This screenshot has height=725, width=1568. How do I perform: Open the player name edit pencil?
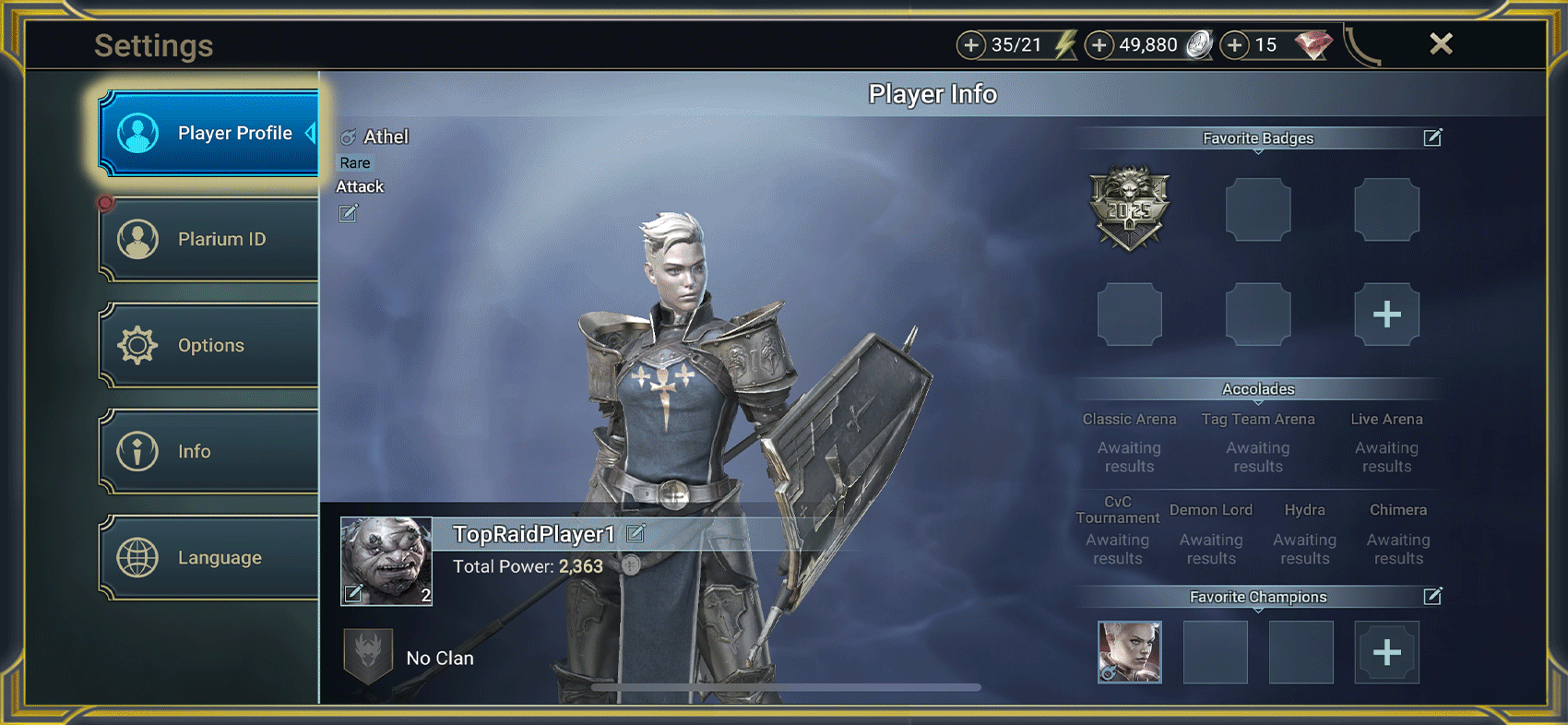point(635,532)
